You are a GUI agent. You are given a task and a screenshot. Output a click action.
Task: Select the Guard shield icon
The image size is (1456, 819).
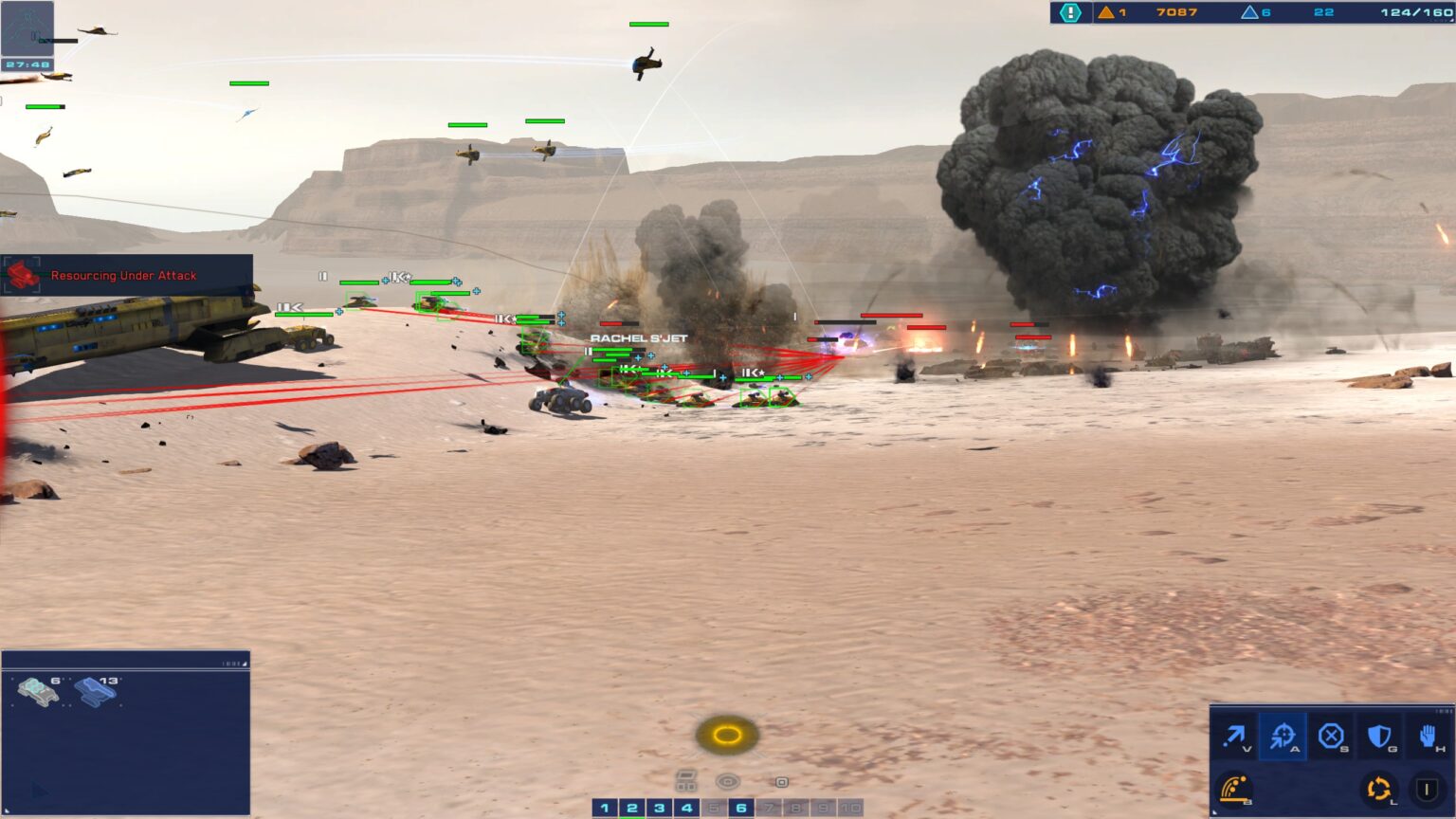[x=1379, y=735]
